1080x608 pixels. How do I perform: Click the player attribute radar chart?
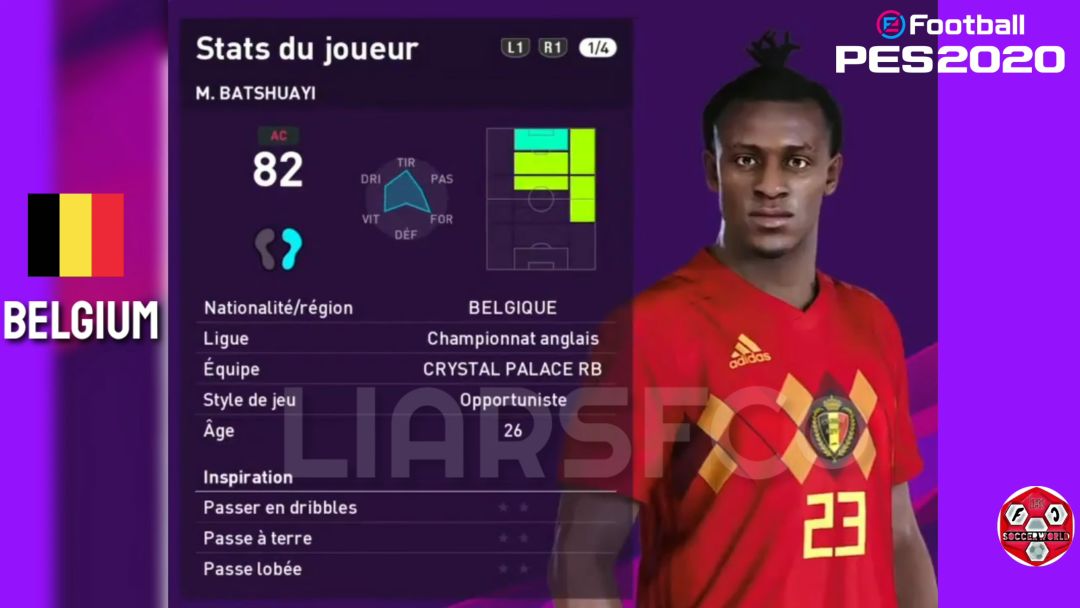tap(405, 195)
